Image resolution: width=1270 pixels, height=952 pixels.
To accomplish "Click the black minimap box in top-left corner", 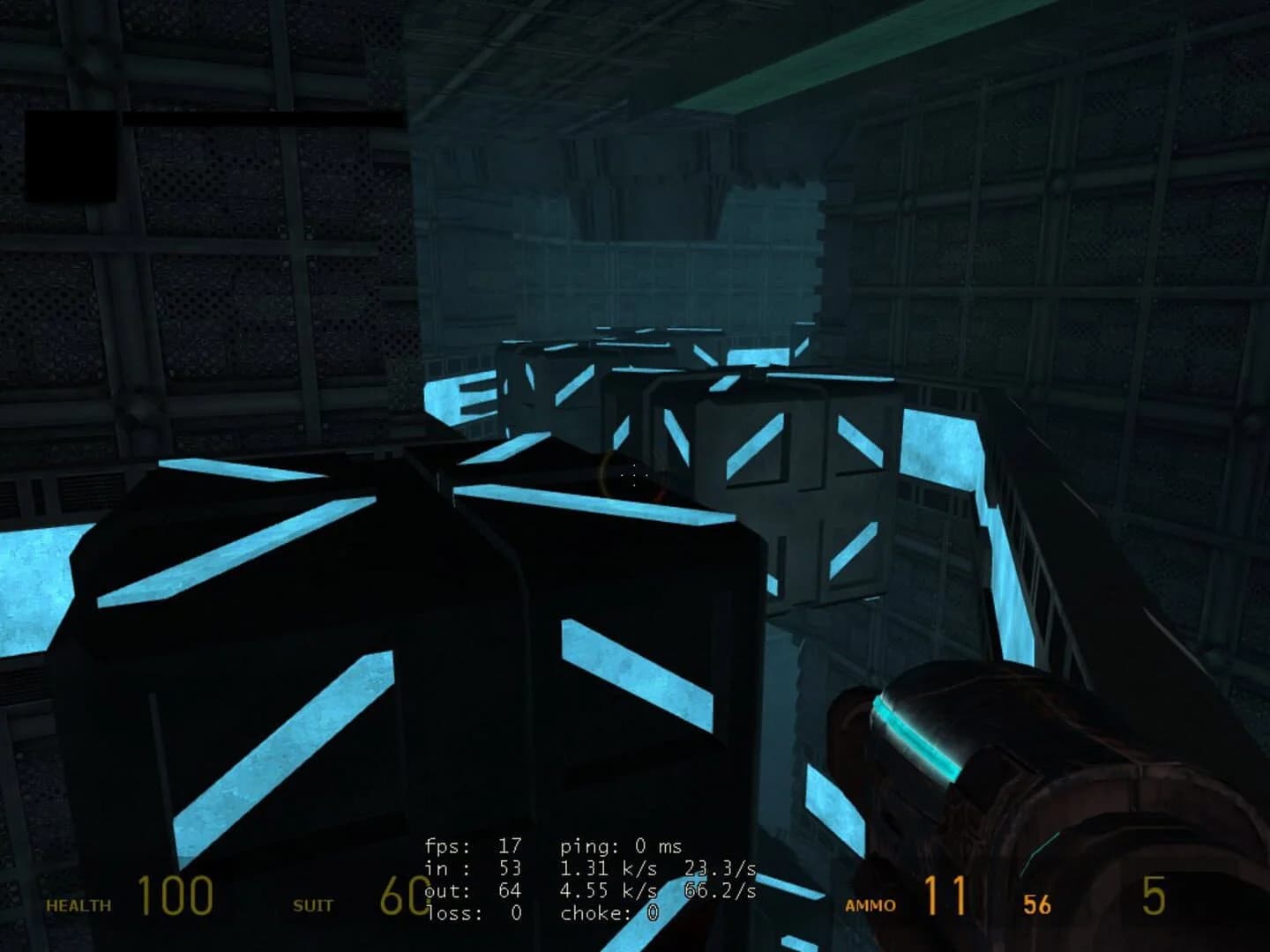I will click(x=71, y=154).
